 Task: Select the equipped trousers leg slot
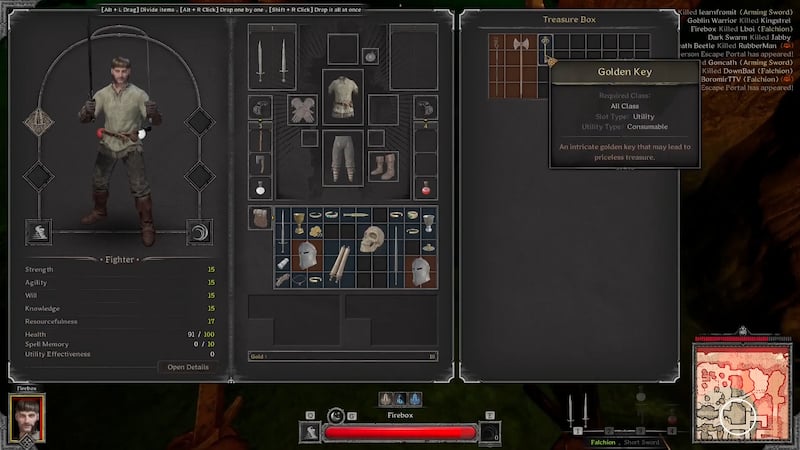pyautogui.click(x=343, y=158)
